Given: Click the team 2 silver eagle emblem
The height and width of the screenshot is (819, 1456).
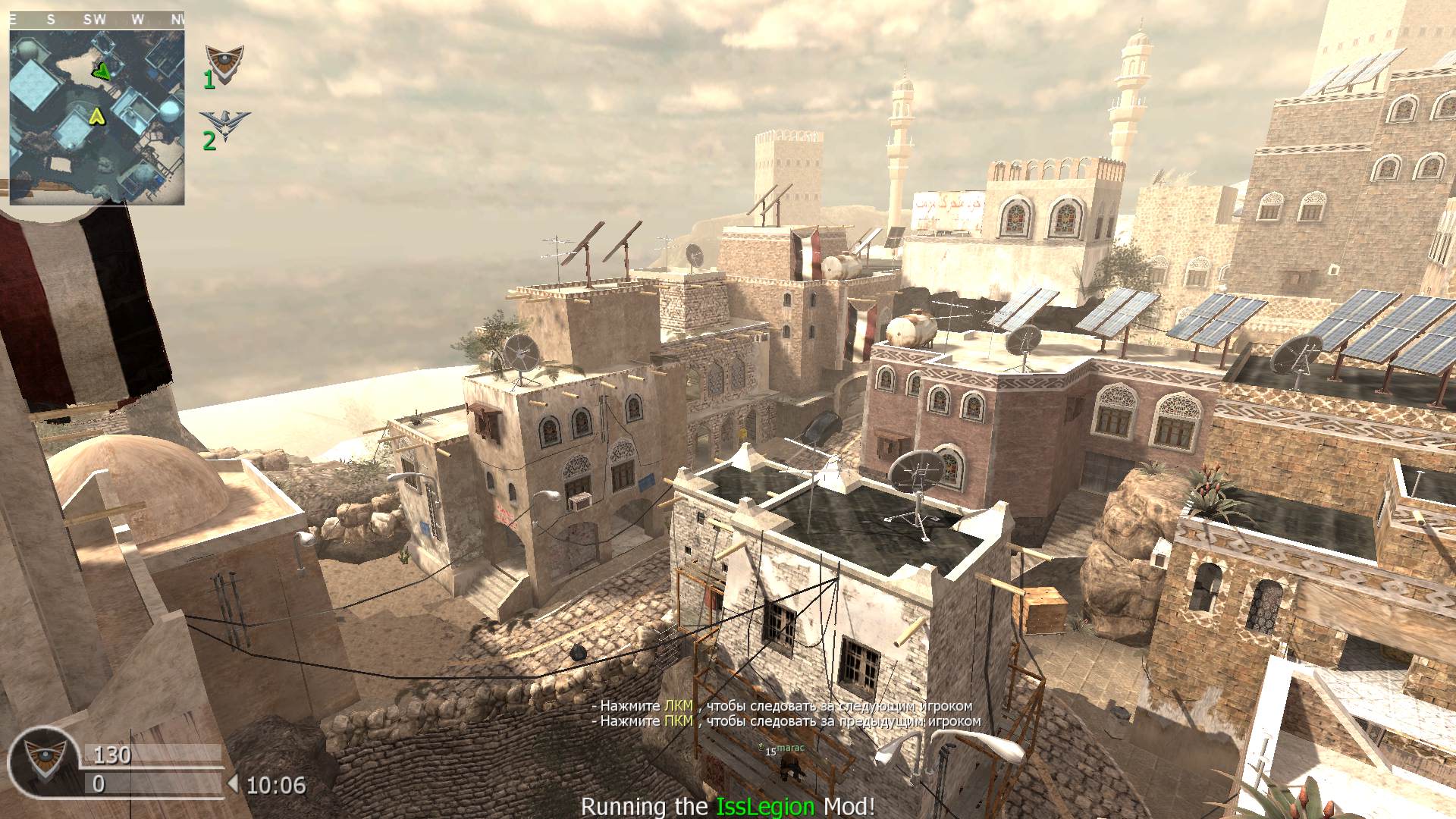Looking at the screenshot, I should coord(226,123).
